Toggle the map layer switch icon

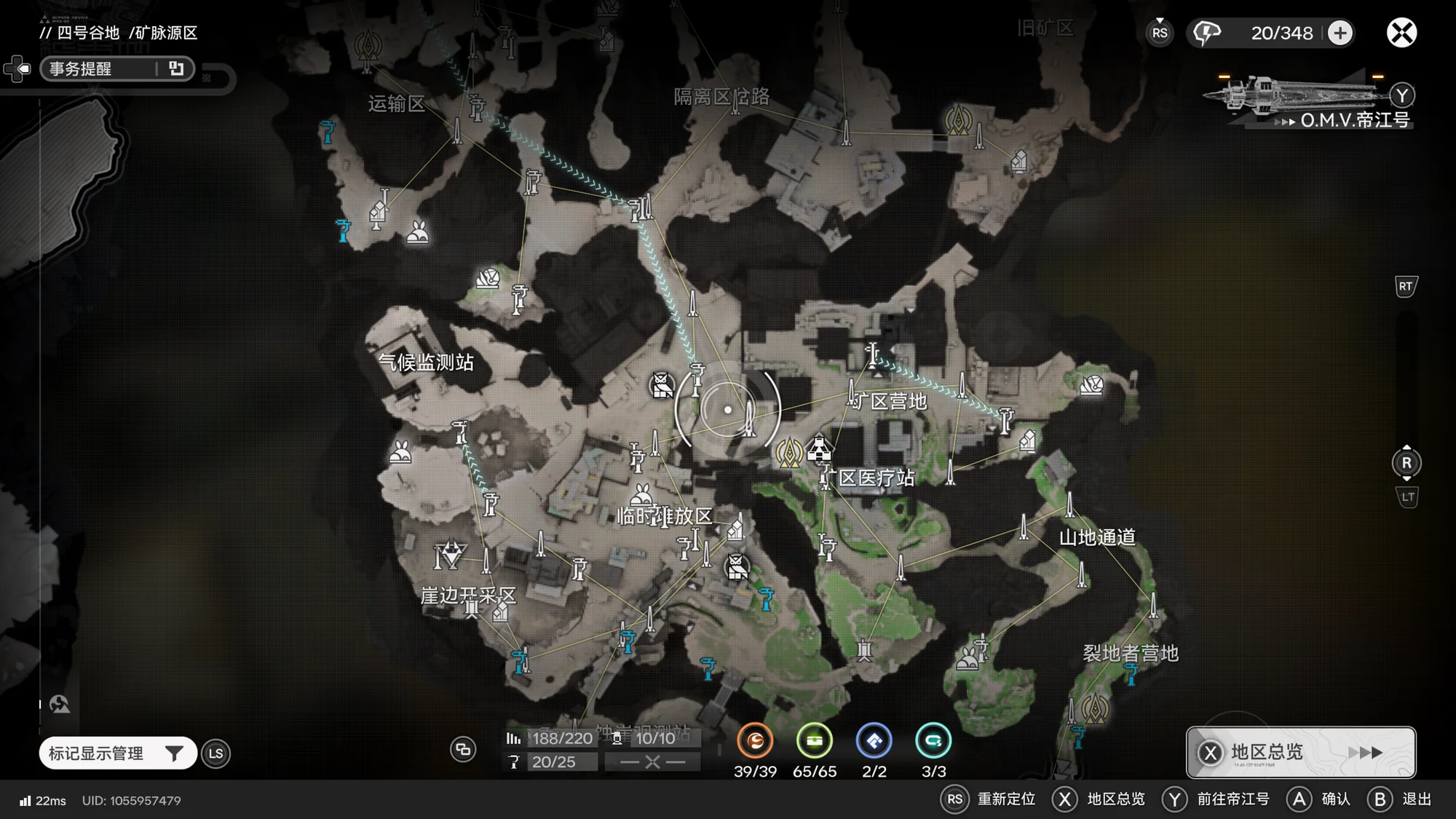point(463,749)
